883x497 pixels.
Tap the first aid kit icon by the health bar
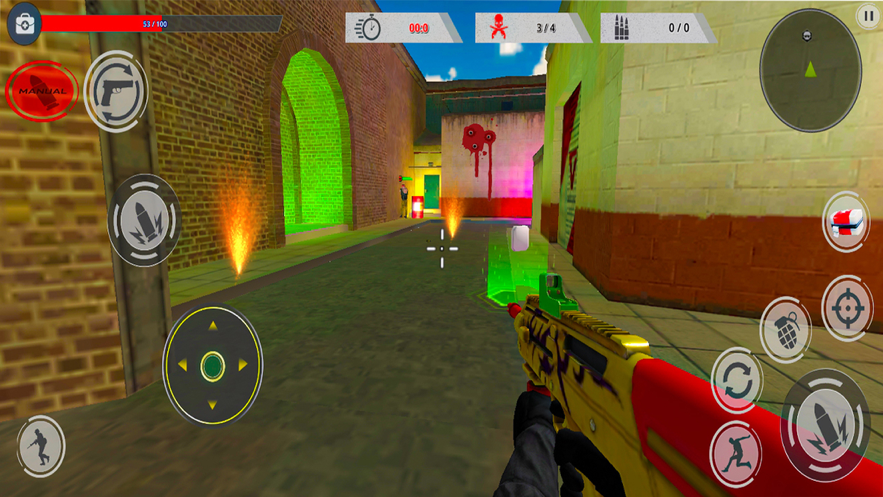24,25
